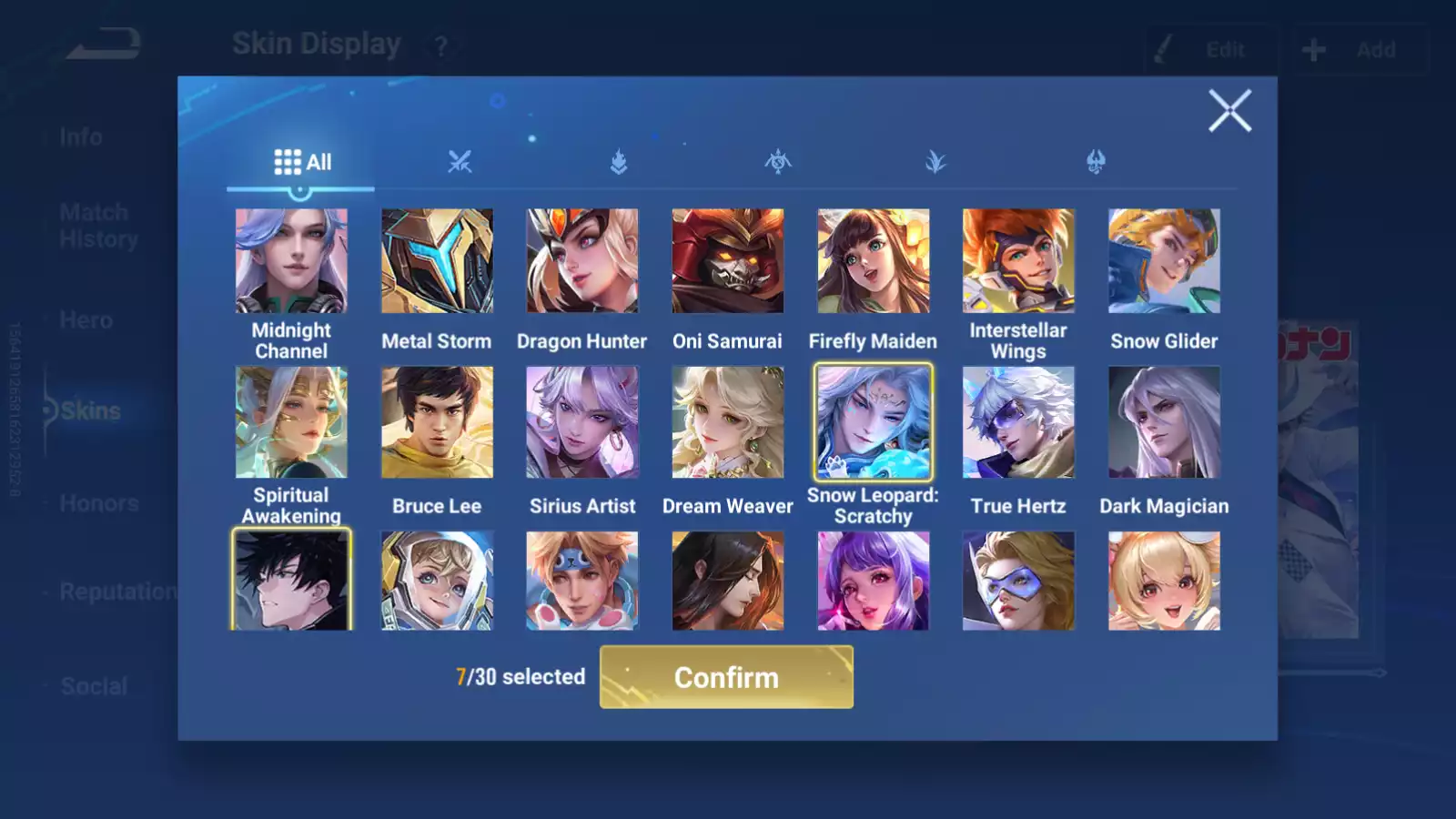Deselect the Snow Leopard: Scratchy skin
Viewport: 1456px width, 819px height.
(x=873, y=422)
